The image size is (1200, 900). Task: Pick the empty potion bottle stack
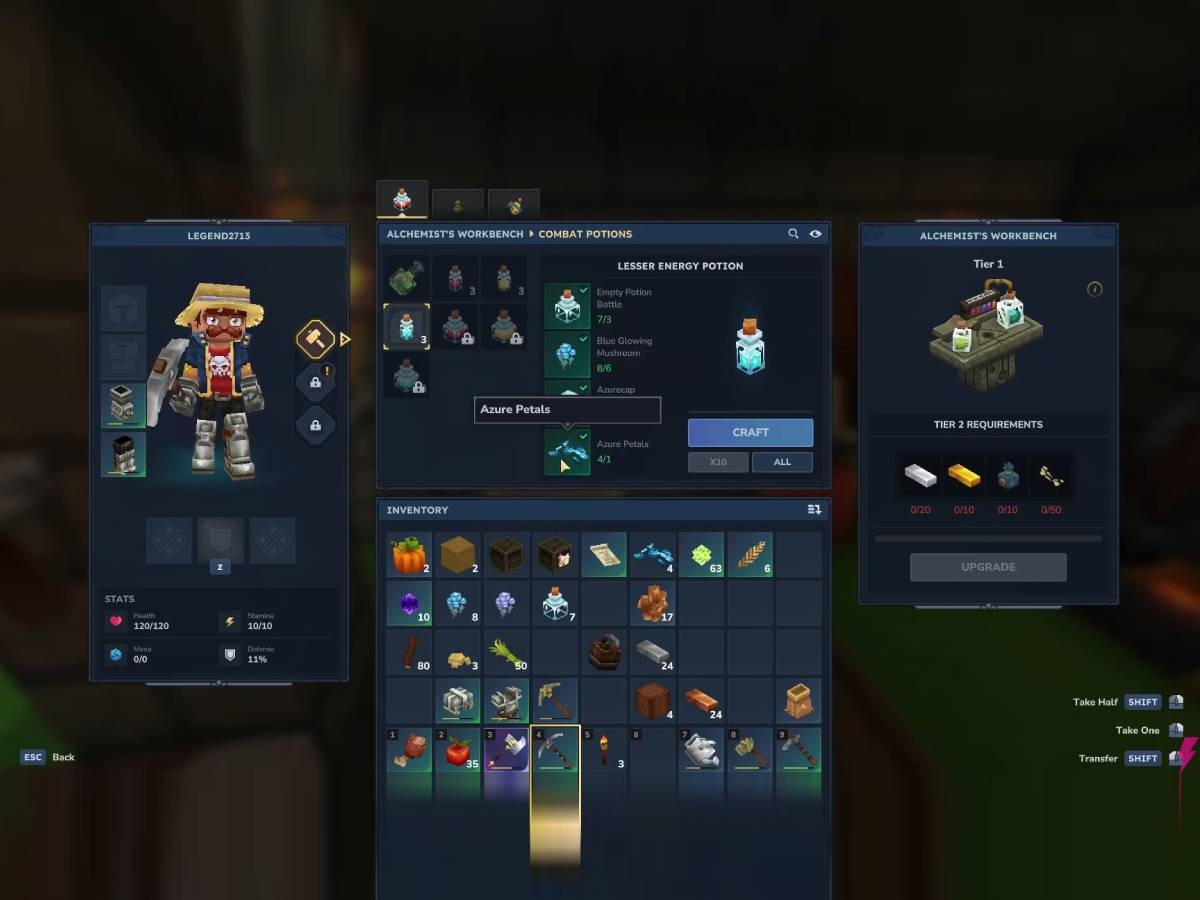(556, 603)
